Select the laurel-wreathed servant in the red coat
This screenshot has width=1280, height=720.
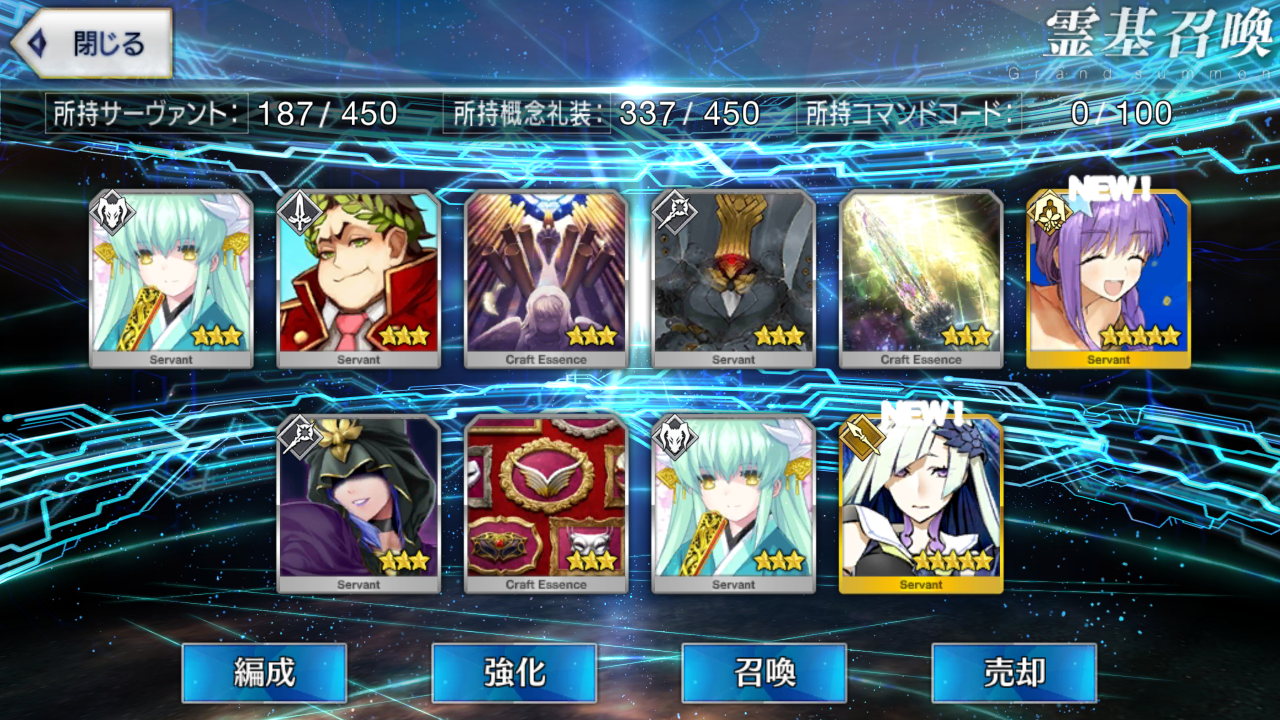pyautogui.click(x=358, y=278)
